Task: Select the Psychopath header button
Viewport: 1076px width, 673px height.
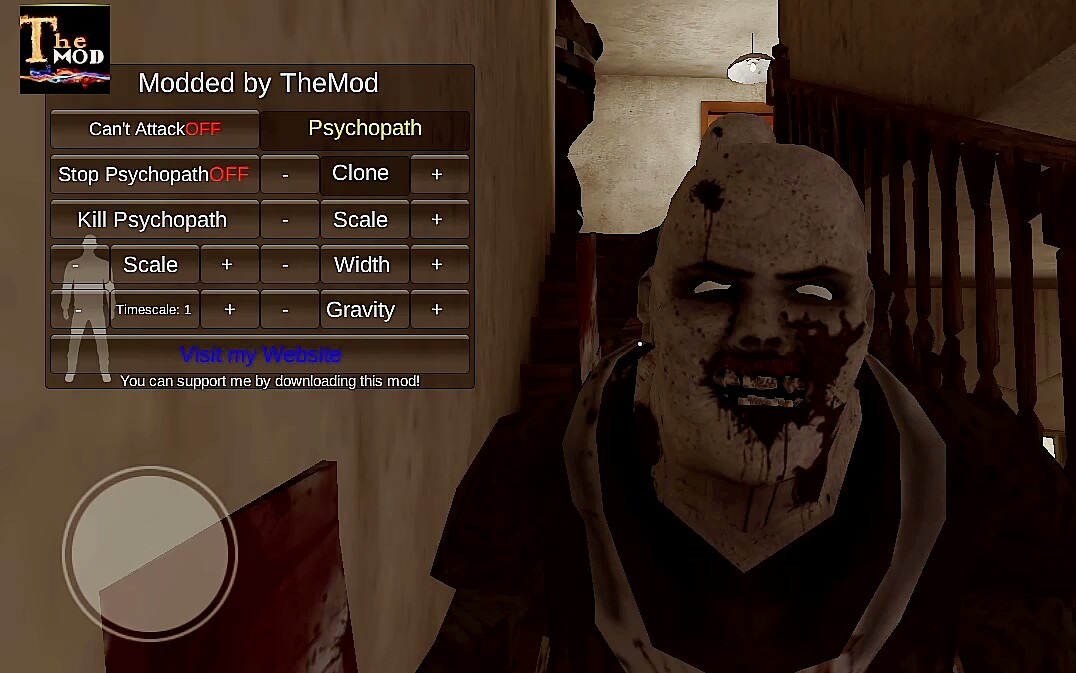Action: [x=365, y=129]
